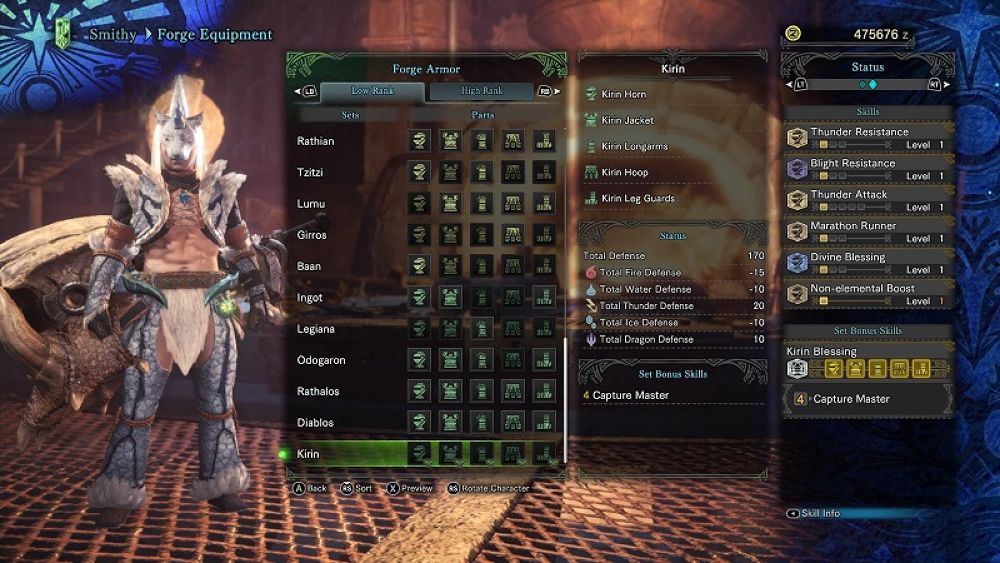1000x563 pixels.
Task: Select the Ingot armor set row
Action: coord(310,298)
